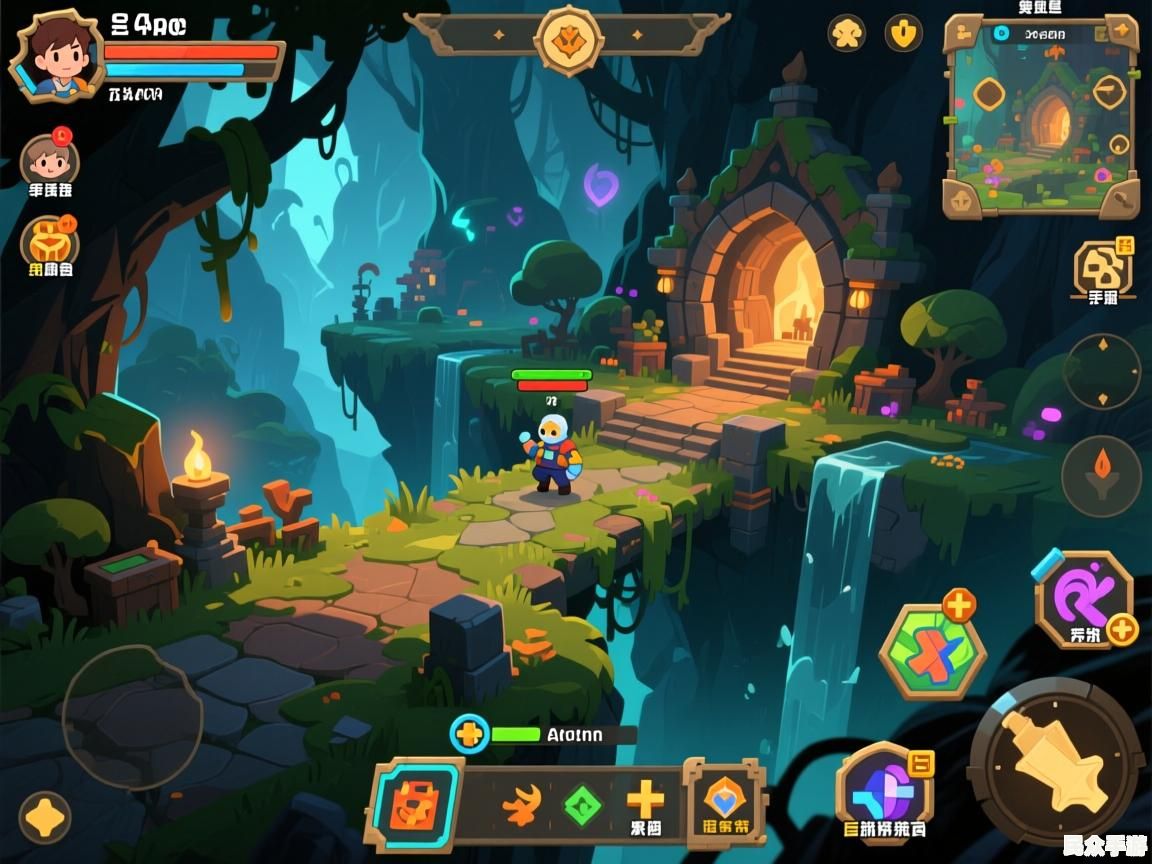
Task: Select the green diamond hotbar item
Action: coord(581,805)
